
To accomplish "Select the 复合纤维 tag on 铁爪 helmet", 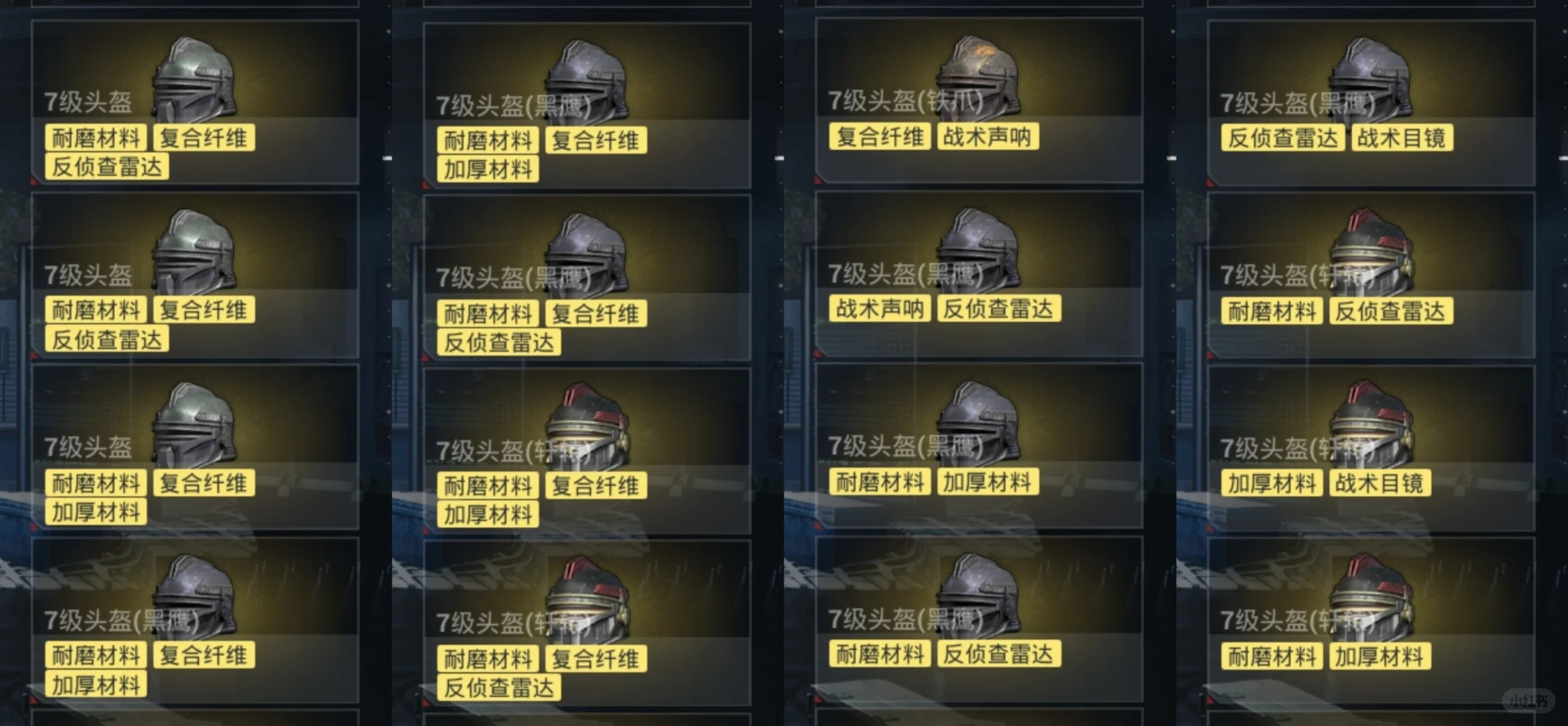I will (x=879, y=137).
